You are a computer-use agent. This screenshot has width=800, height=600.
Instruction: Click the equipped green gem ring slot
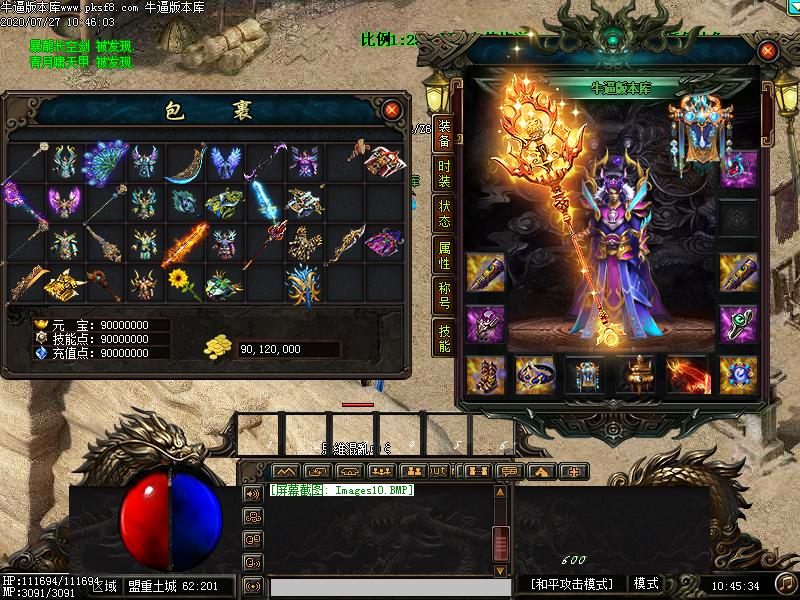pos(738,324)
